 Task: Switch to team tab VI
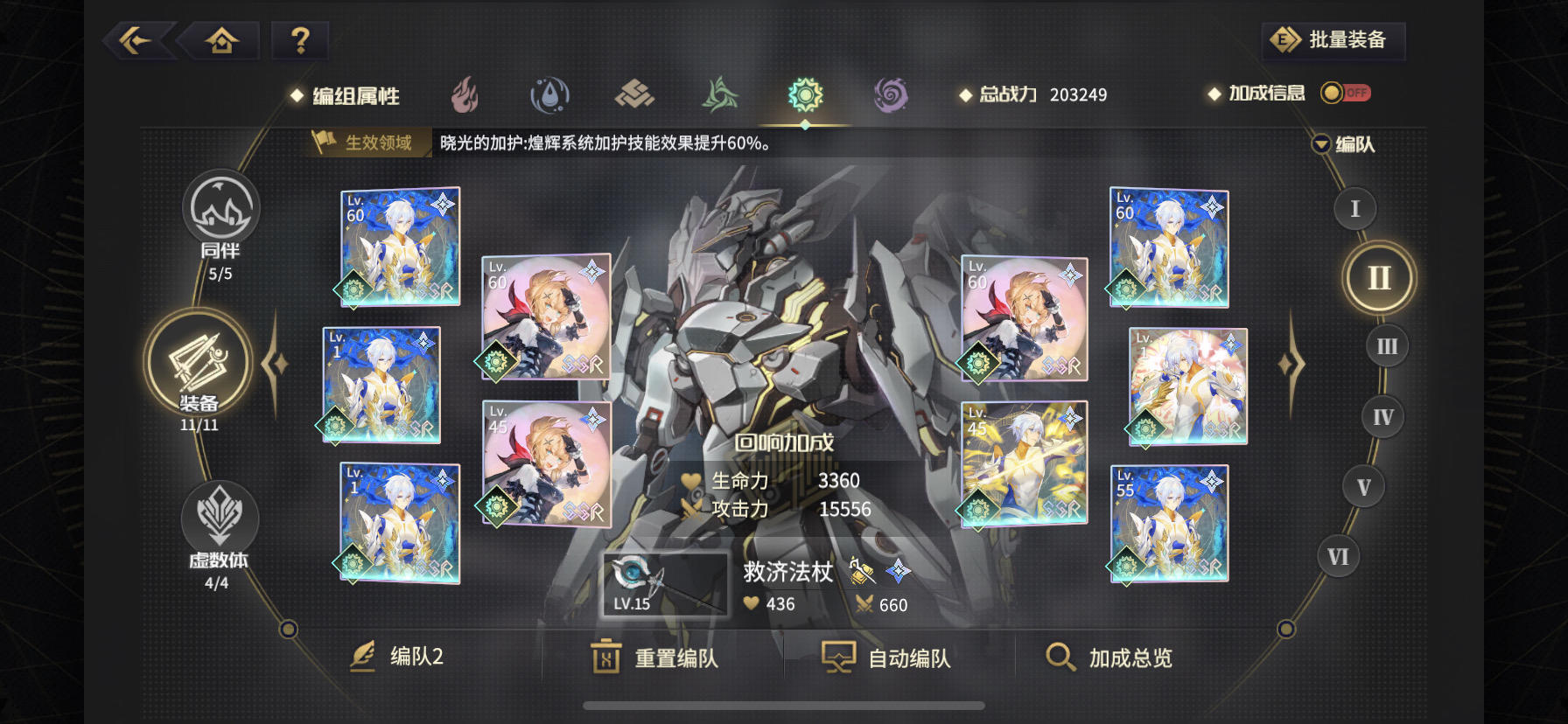[x=1337, y=554]
